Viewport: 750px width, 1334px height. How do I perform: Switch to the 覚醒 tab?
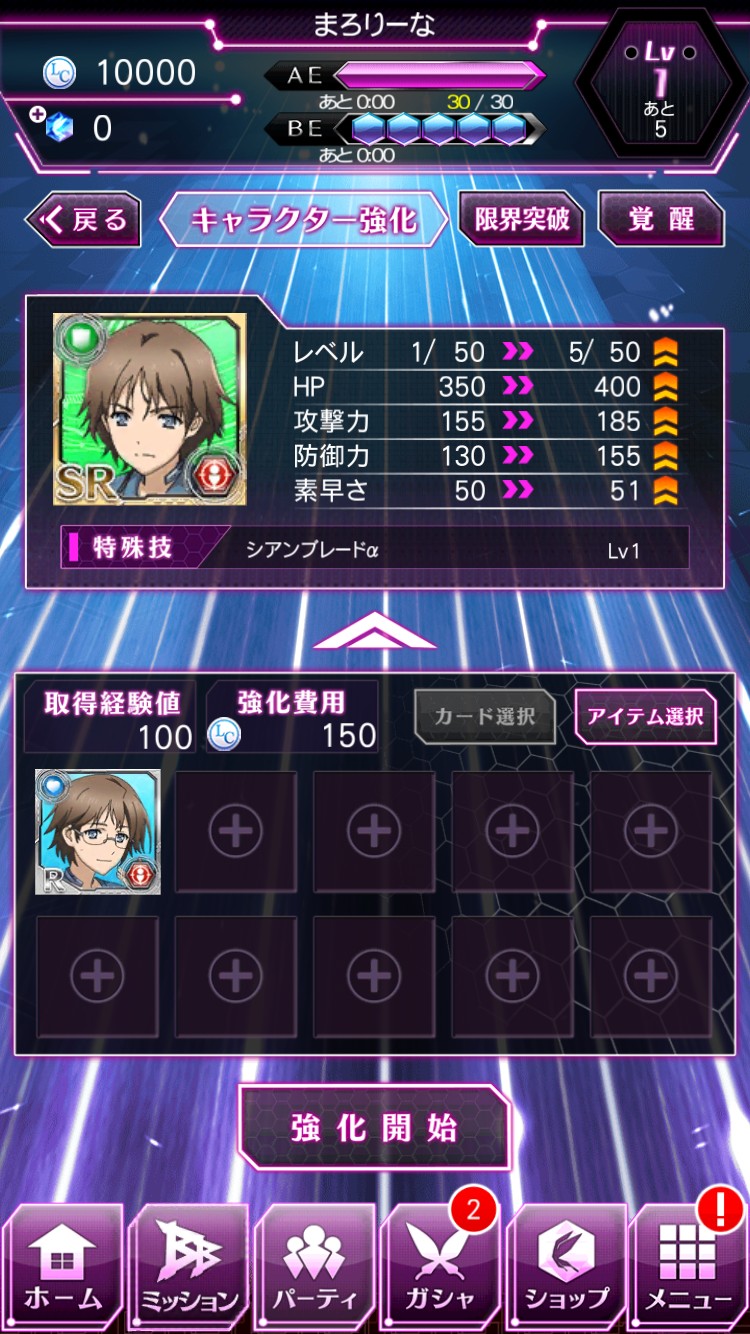661,219
